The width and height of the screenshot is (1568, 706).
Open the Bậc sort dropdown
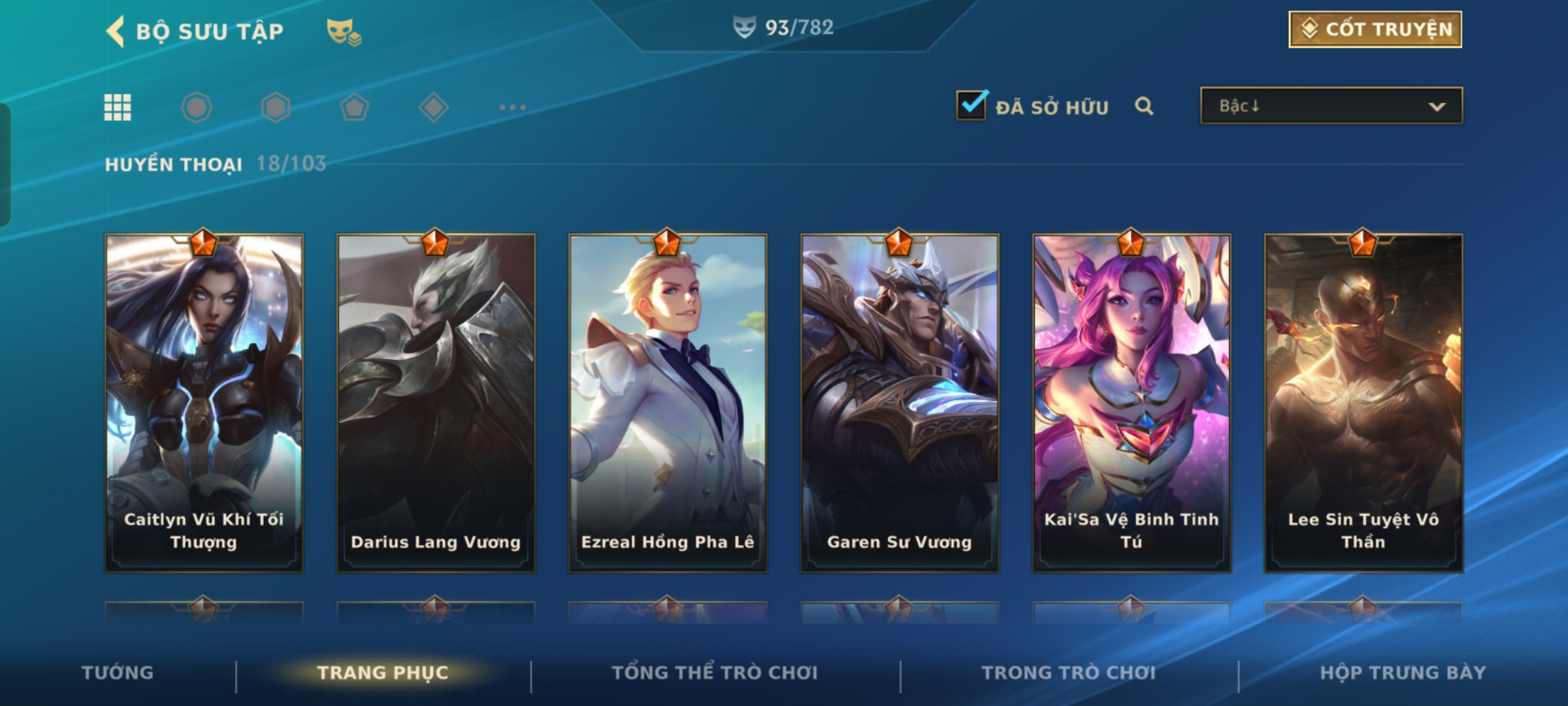1331,106
